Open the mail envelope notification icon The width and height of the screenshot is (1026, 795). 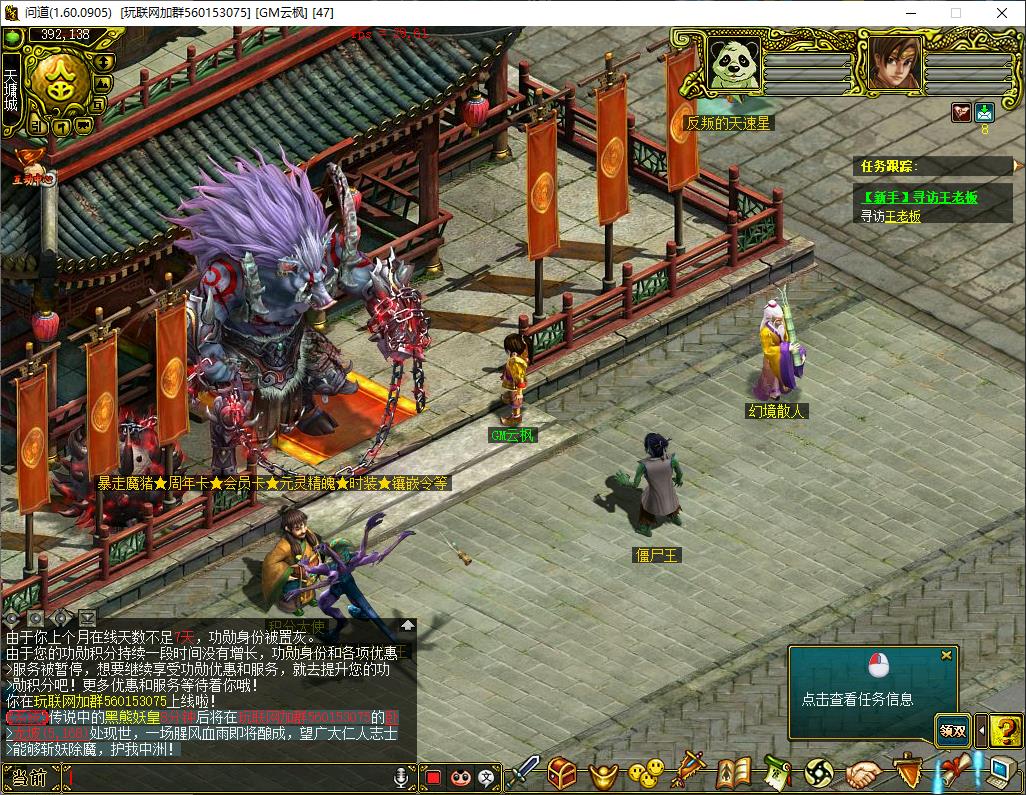point(984,112)
